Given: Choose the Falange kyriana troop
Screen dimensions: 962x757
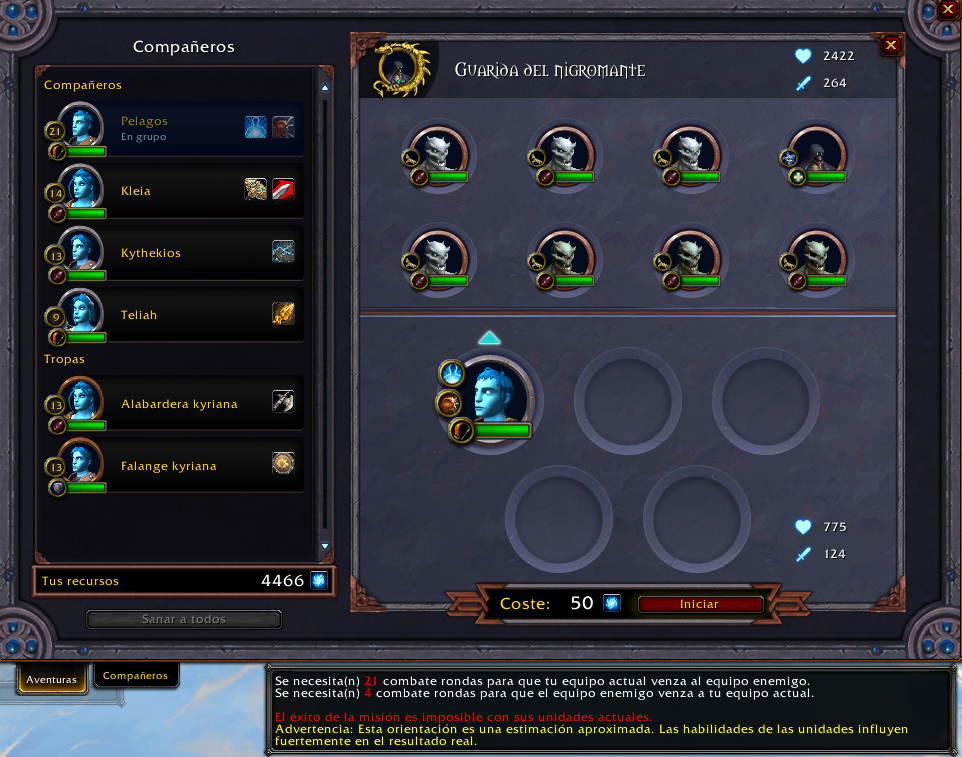Looking at the screenshot, I should [x=168, y=466].
